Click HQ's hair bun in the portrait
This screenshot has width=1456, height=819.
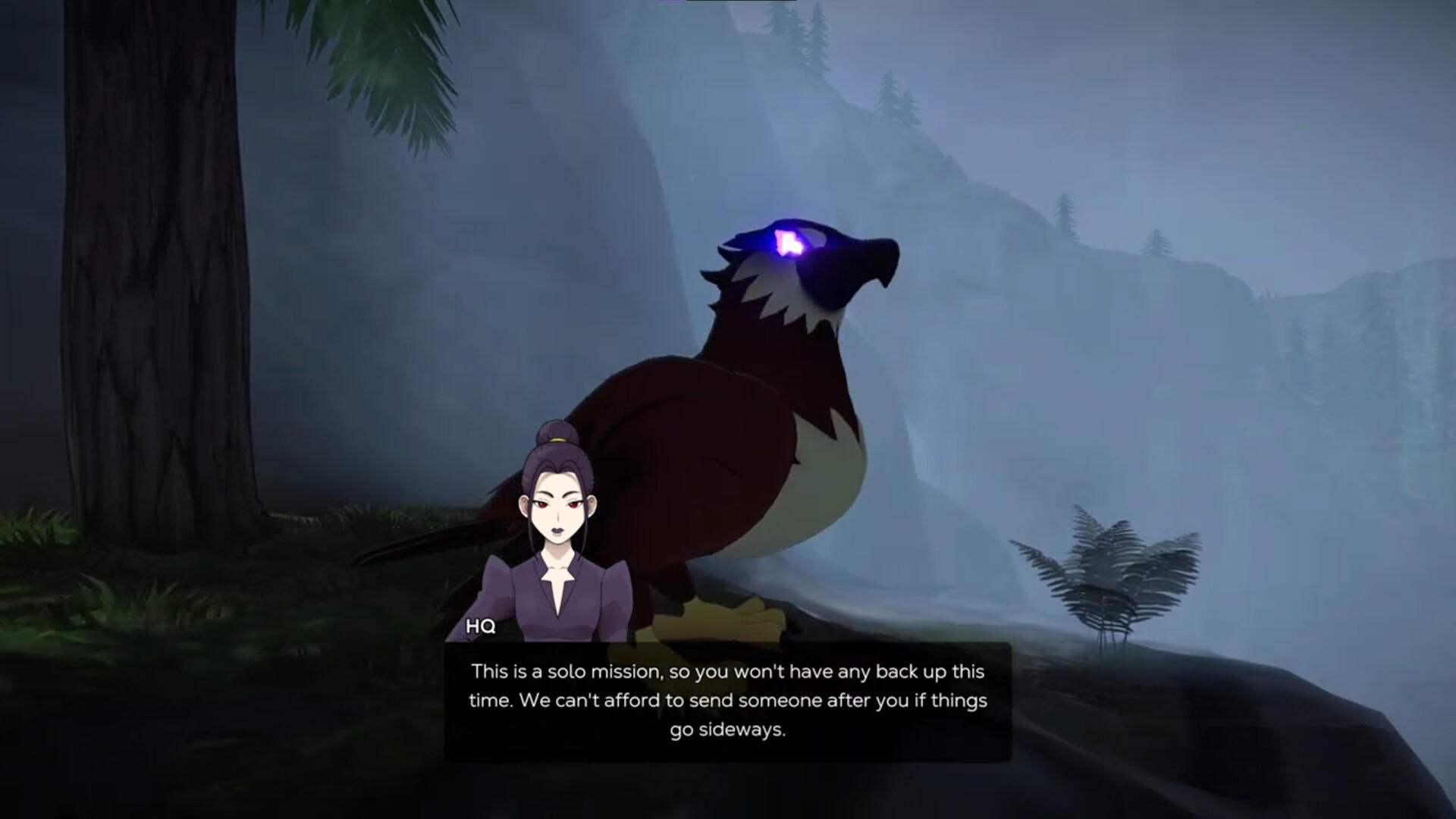[554, 432]
